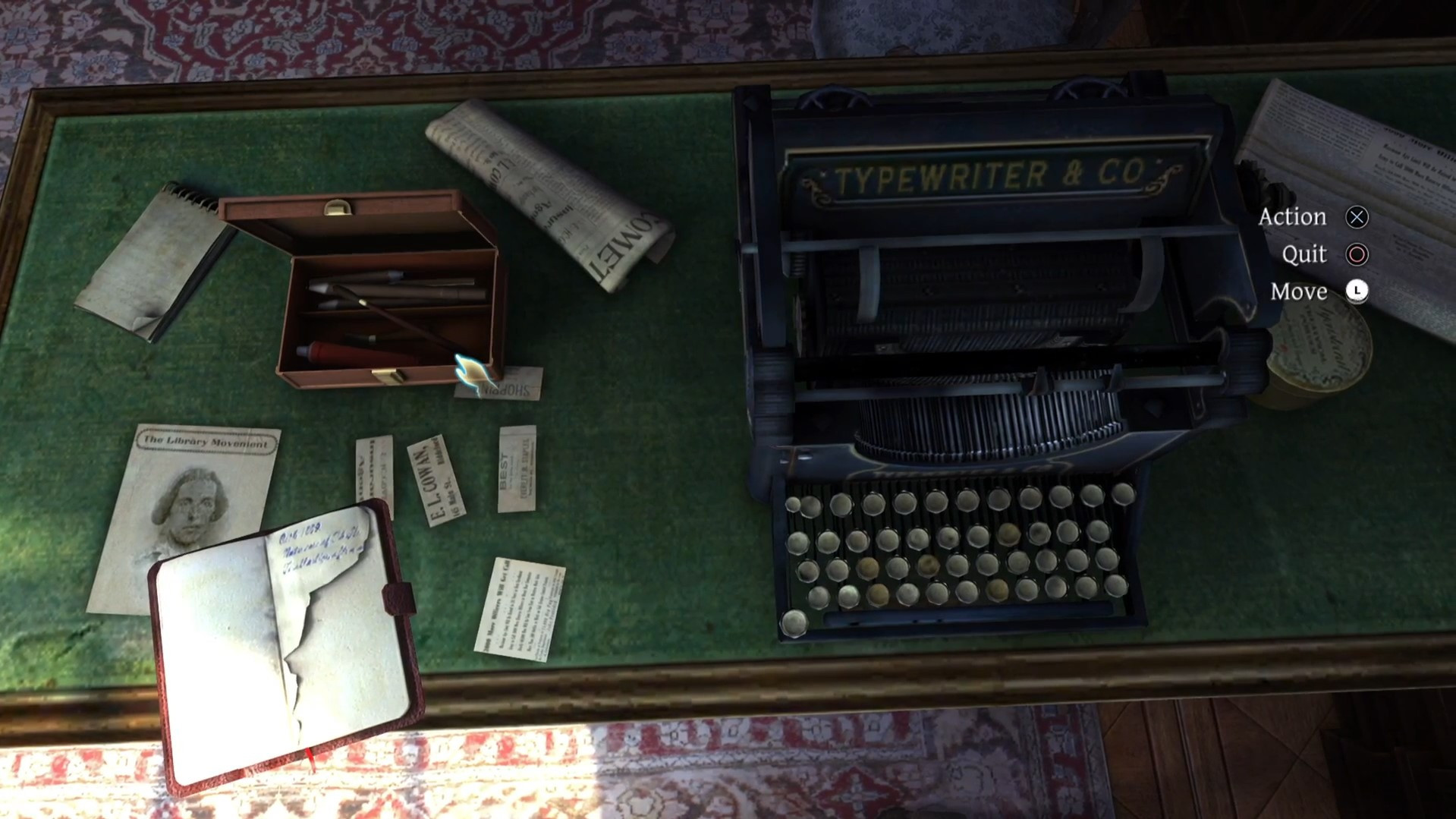Click the L Move stick icon
The width and height of the screenshot is (1456, 819).
[1357, 291]
